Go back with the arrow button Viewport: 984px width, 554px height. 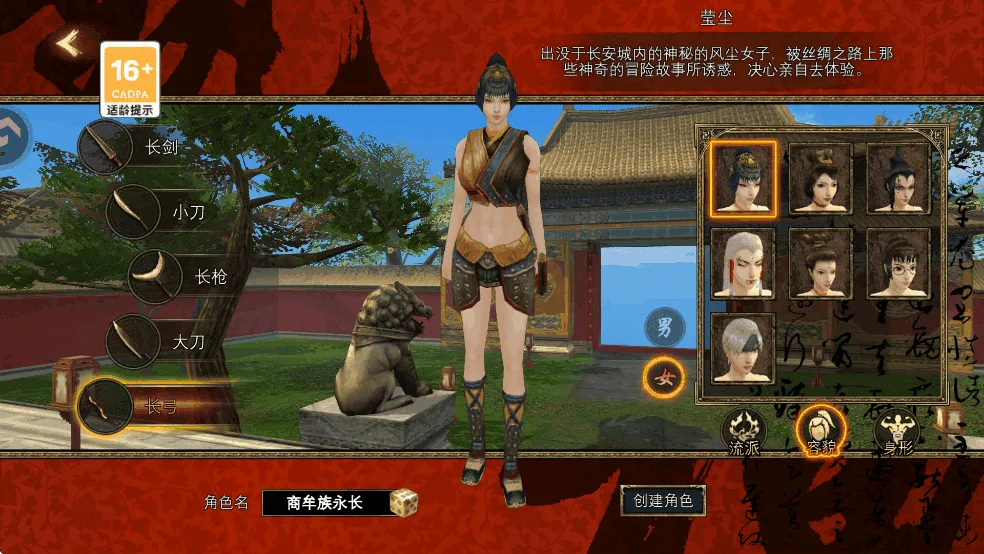click(68, 44)
